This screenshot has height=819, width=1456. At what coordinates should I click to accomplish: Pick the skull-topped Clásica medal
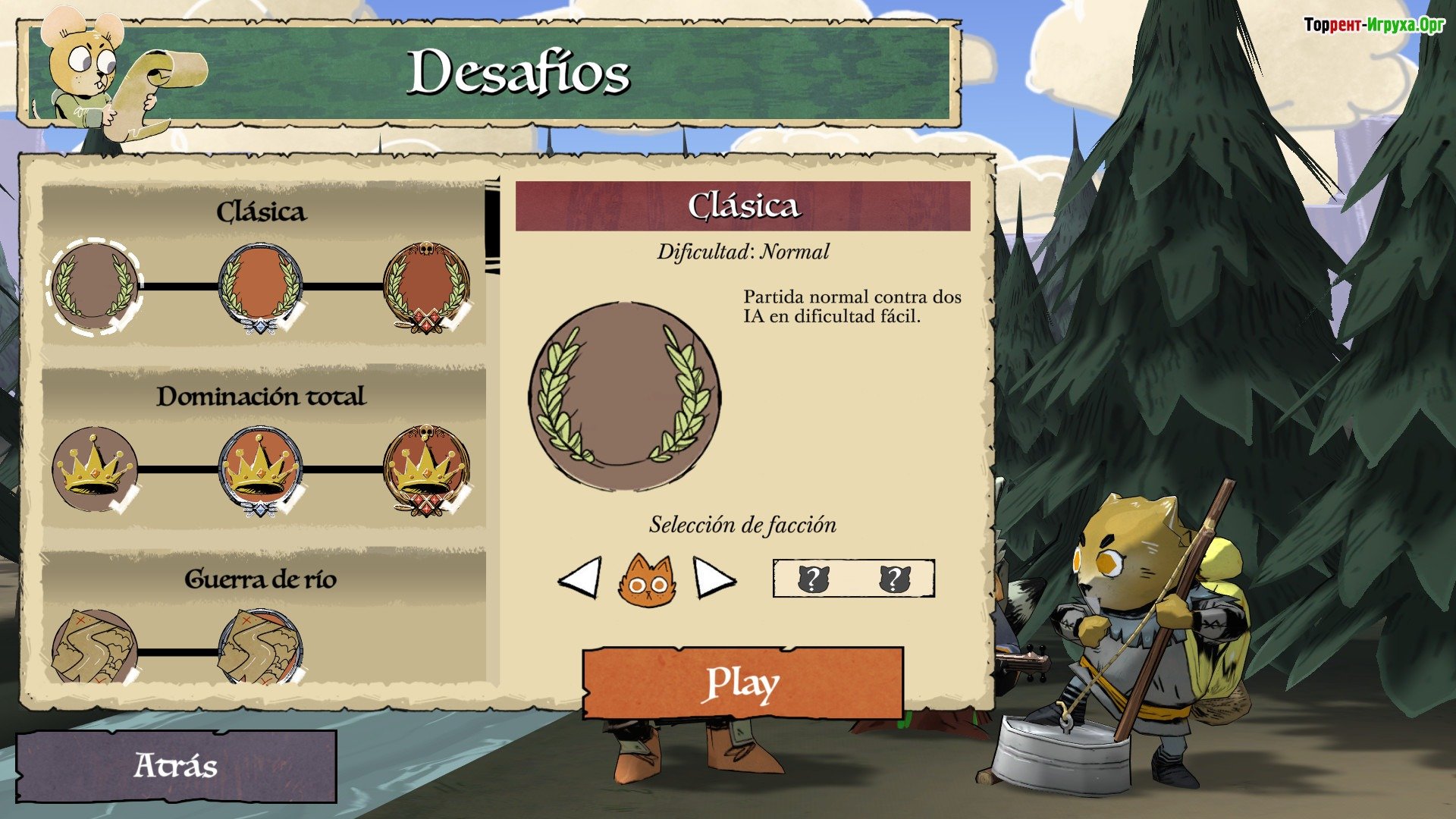coord(426,287)
